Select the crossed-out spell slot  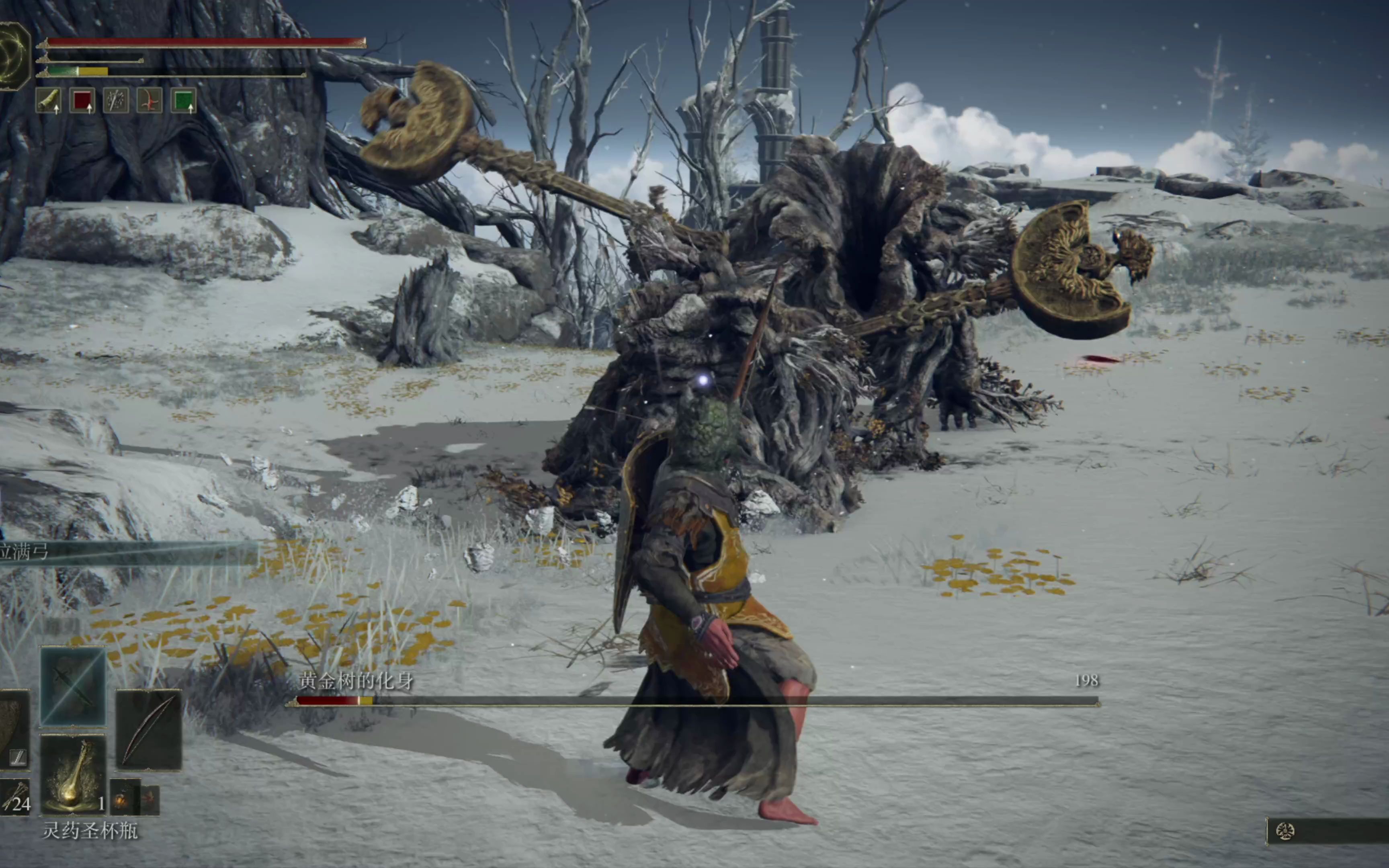tap(73, 686)
